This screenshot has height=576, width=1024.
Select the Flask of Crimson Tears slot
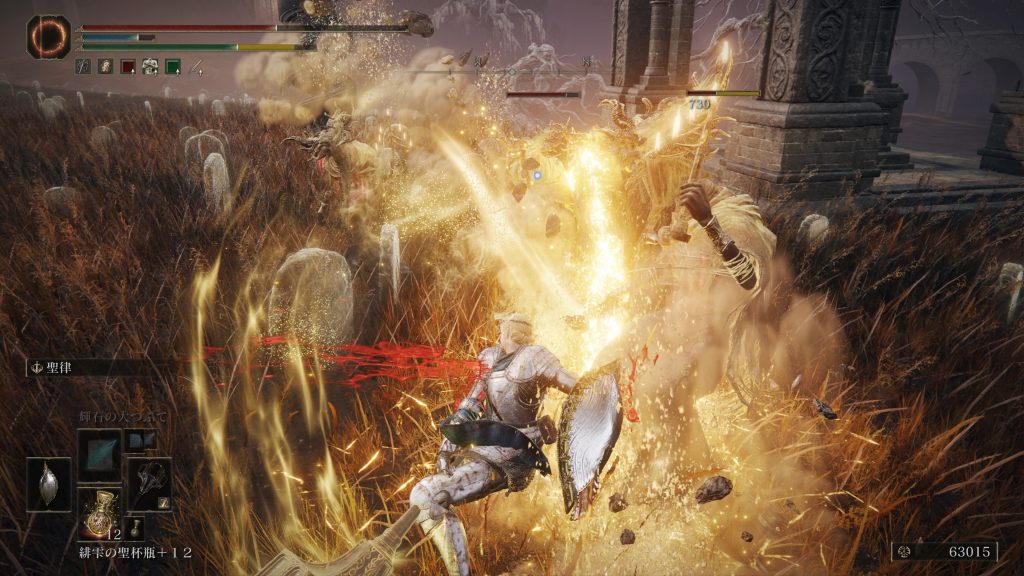[99, 512]
